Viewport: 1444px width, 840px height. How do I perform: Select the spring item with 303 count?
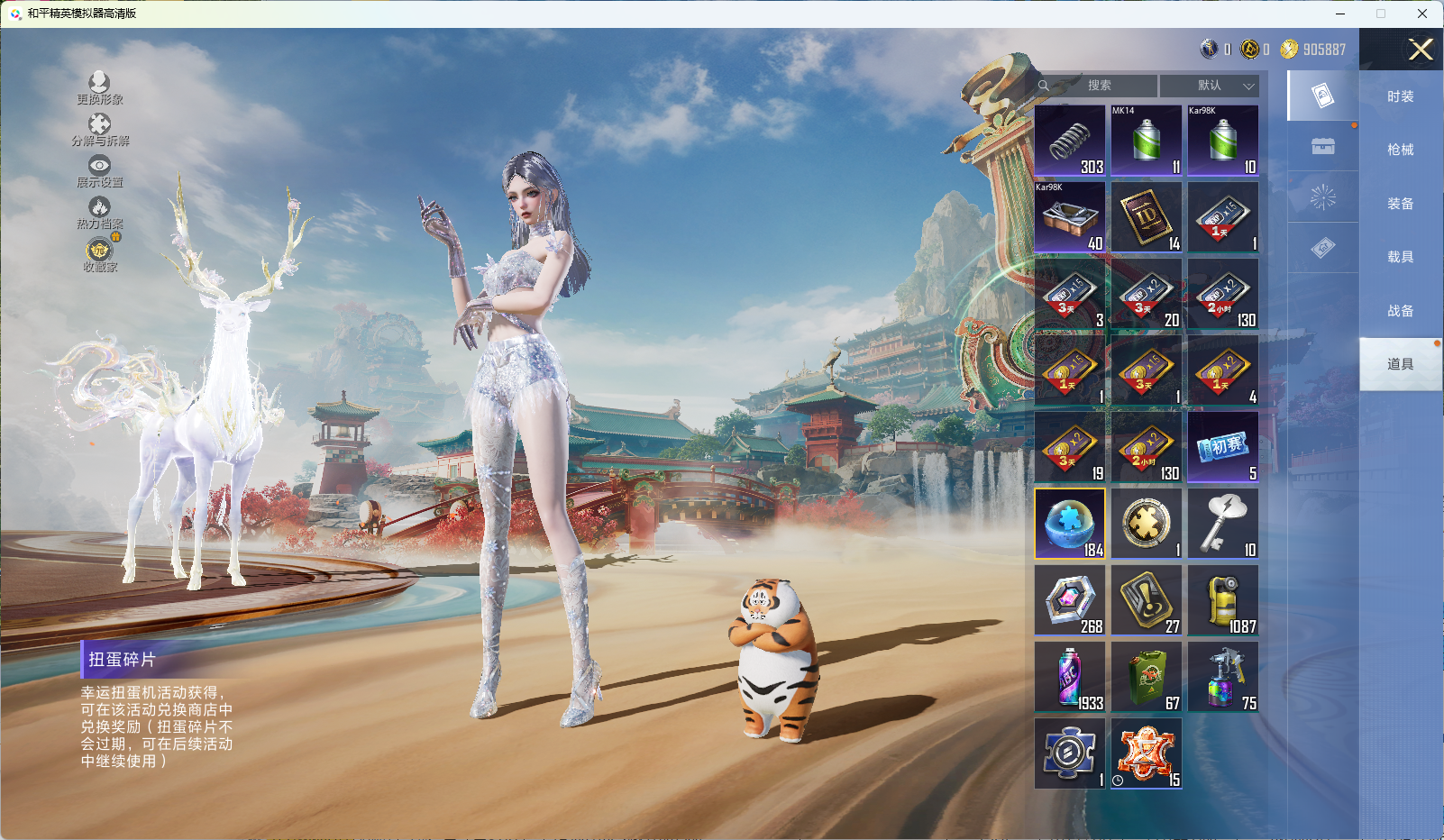click(1070, 141)
